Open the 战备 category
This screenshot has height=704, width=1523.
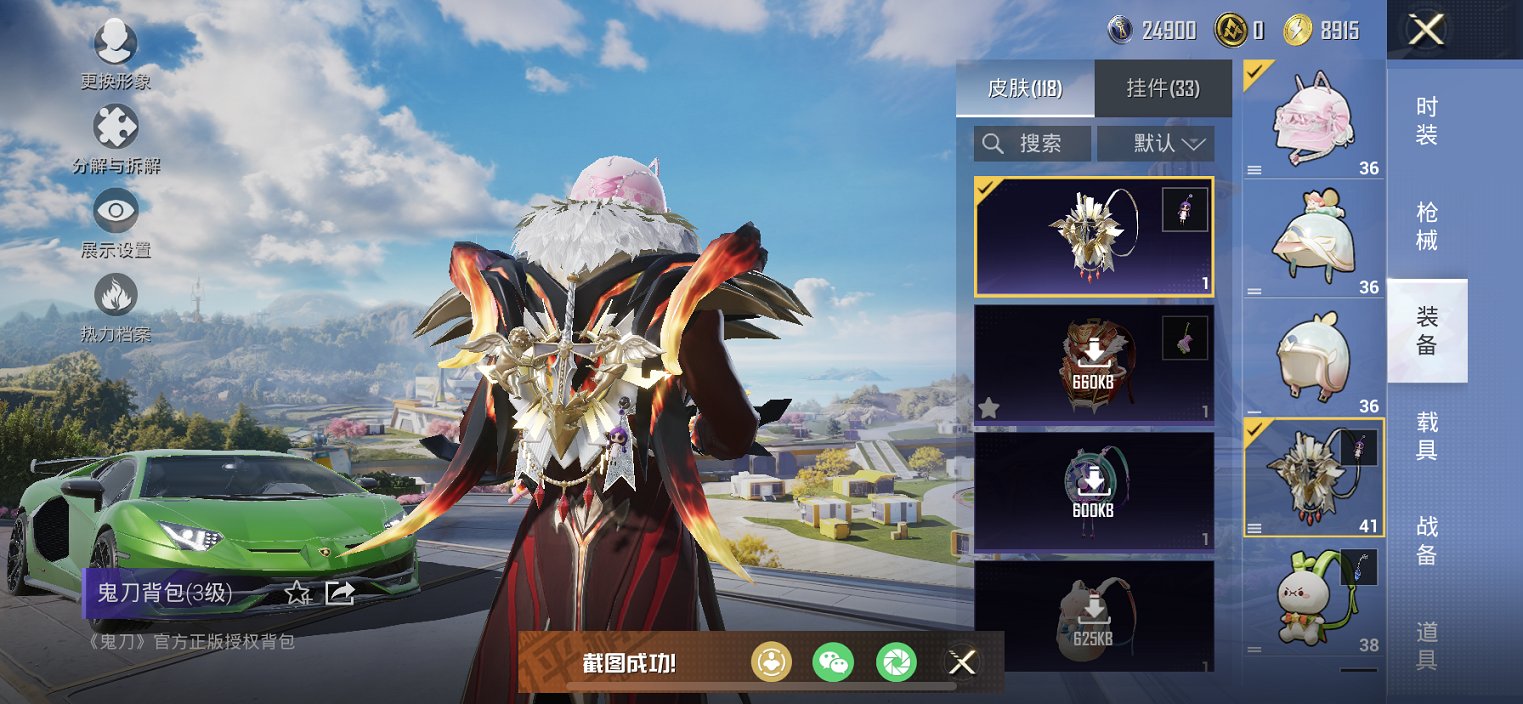1427,540
